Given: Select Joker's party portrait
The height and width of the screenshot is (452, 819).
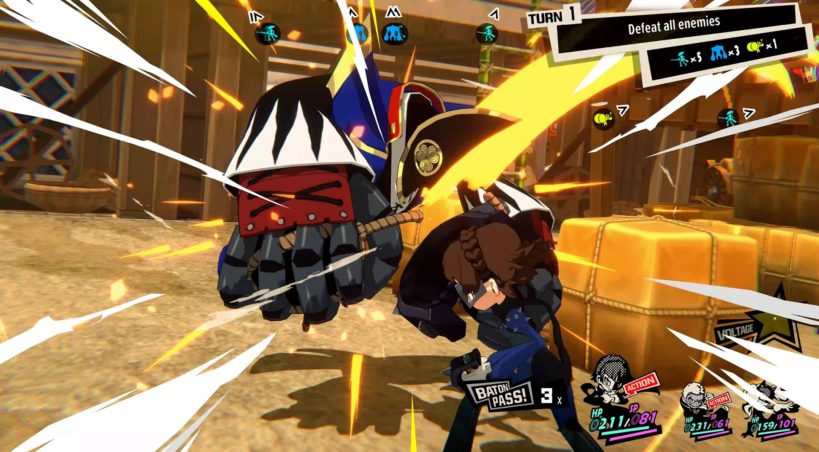Looking at the screenshot, I should click(x=617, y=378).
